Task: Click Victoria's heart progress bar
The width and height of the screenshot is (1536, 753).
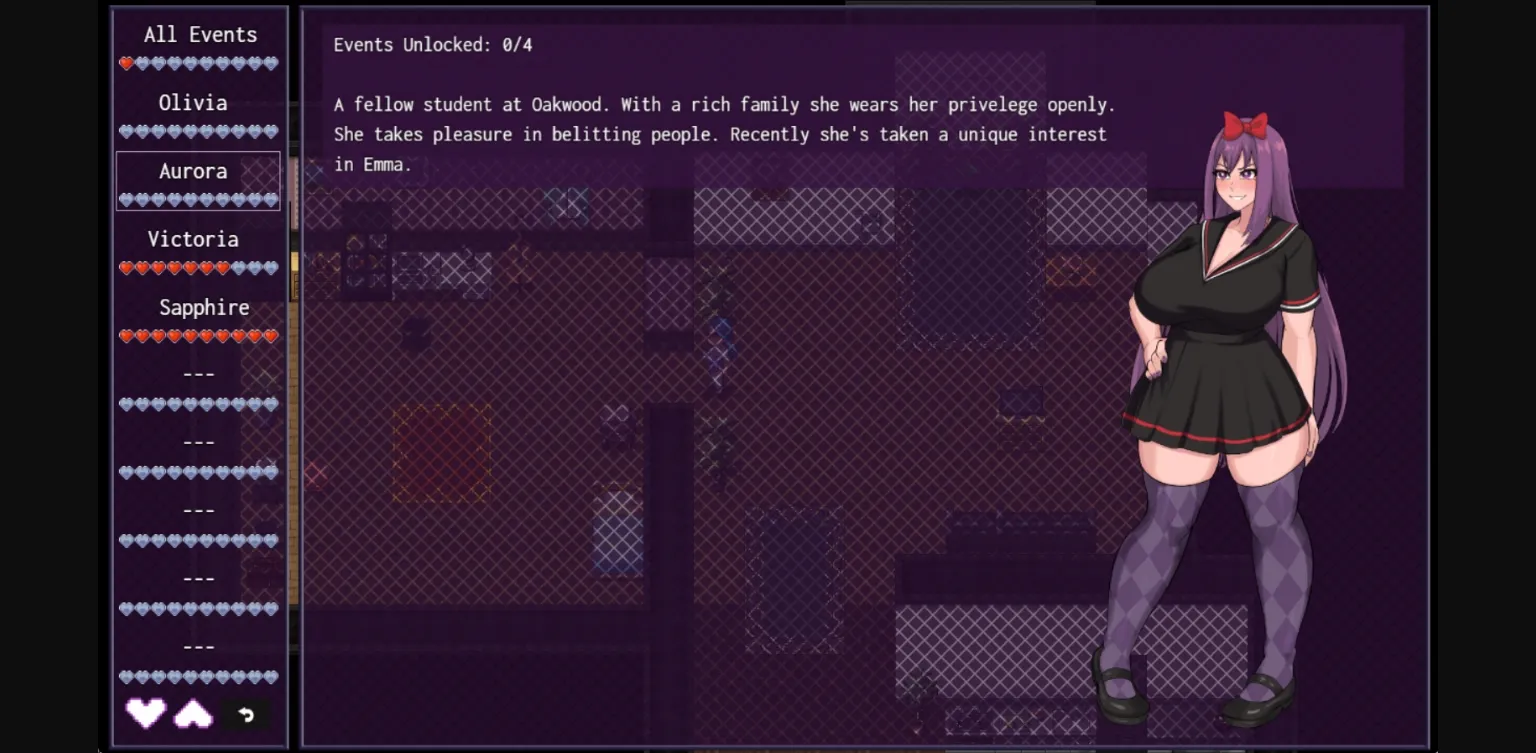Action: coord(197,267)
